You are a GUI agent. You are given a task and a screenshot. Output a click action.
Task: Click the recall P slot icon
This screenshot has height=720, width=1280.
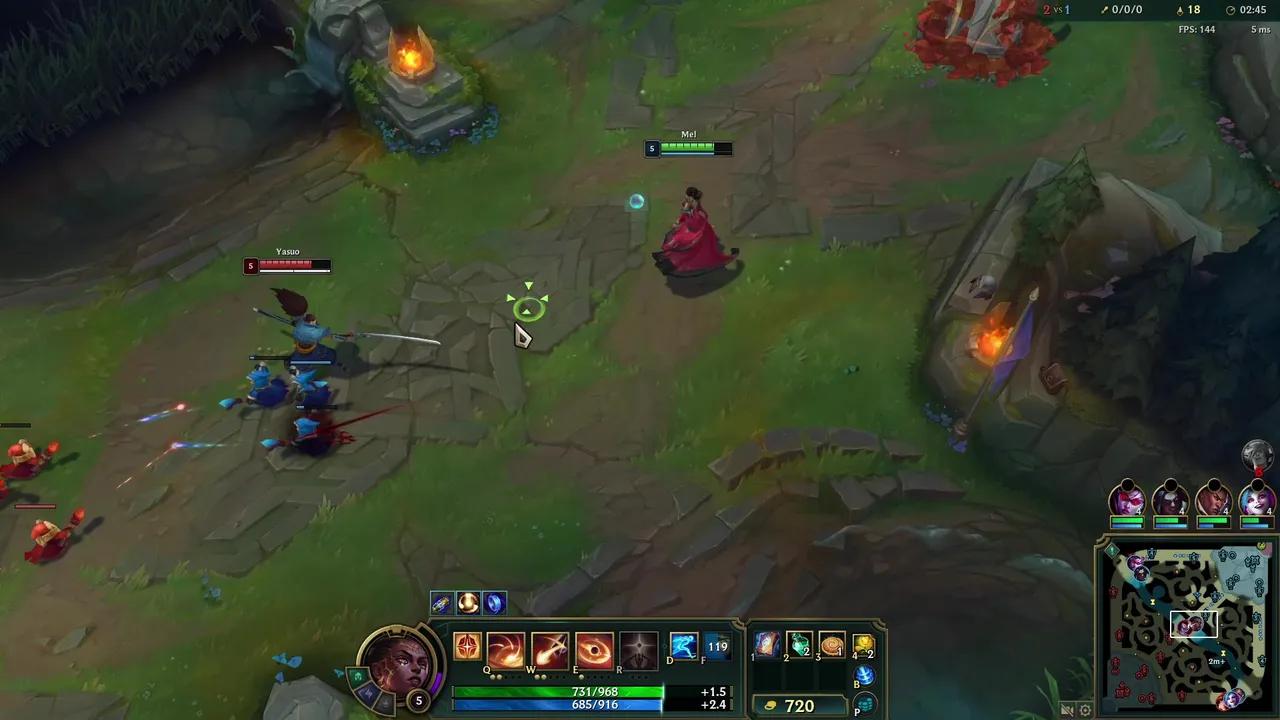(x=867, y=702)
